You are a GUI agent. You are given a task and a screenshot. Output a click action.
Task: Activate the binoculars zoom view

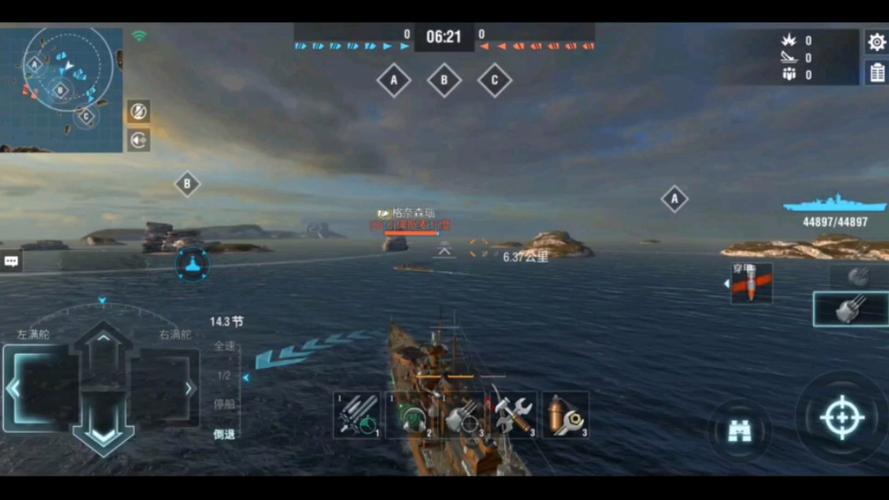pyautogui.click(x=740, y=430)
